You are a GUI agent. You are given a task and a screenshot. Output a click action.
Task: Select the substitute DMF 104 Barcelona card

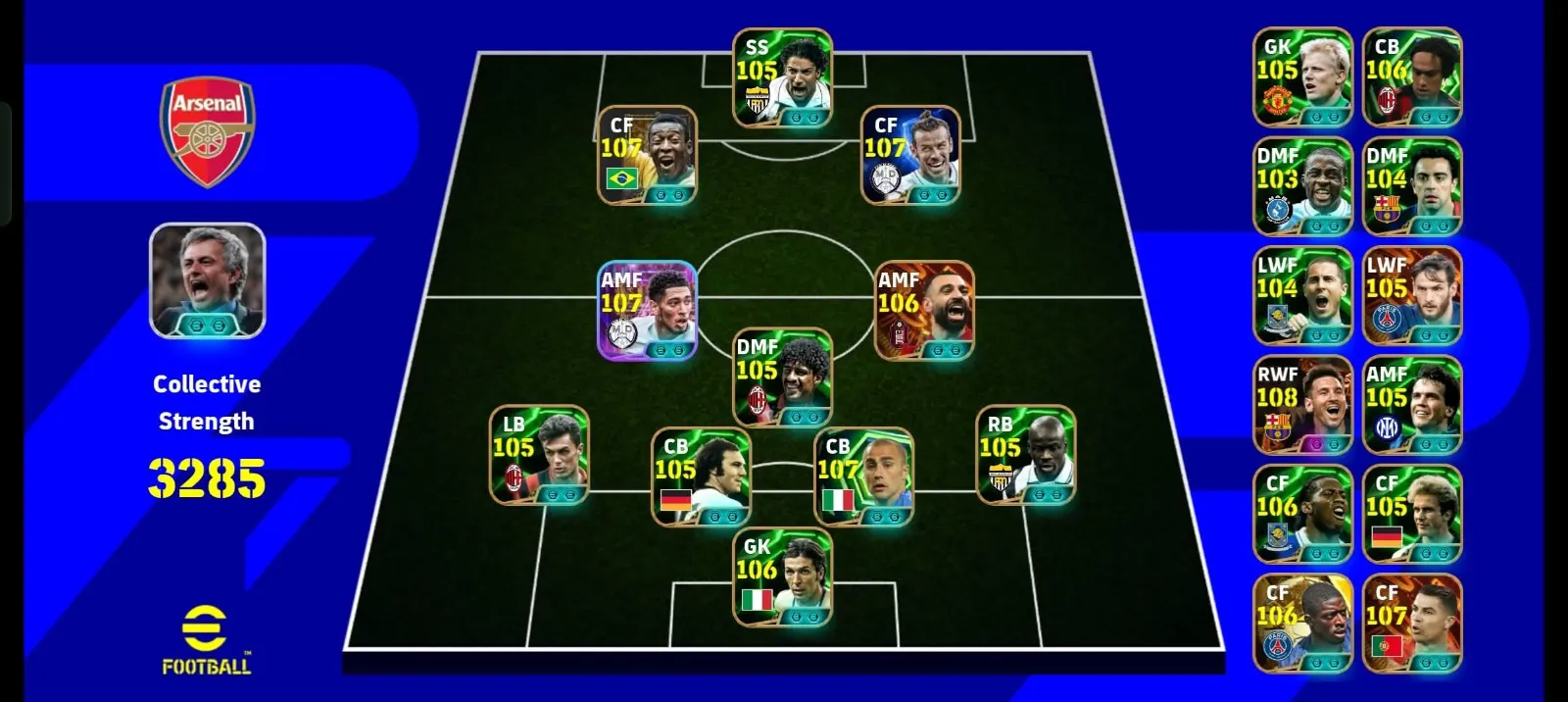[x=1412, y=186]
